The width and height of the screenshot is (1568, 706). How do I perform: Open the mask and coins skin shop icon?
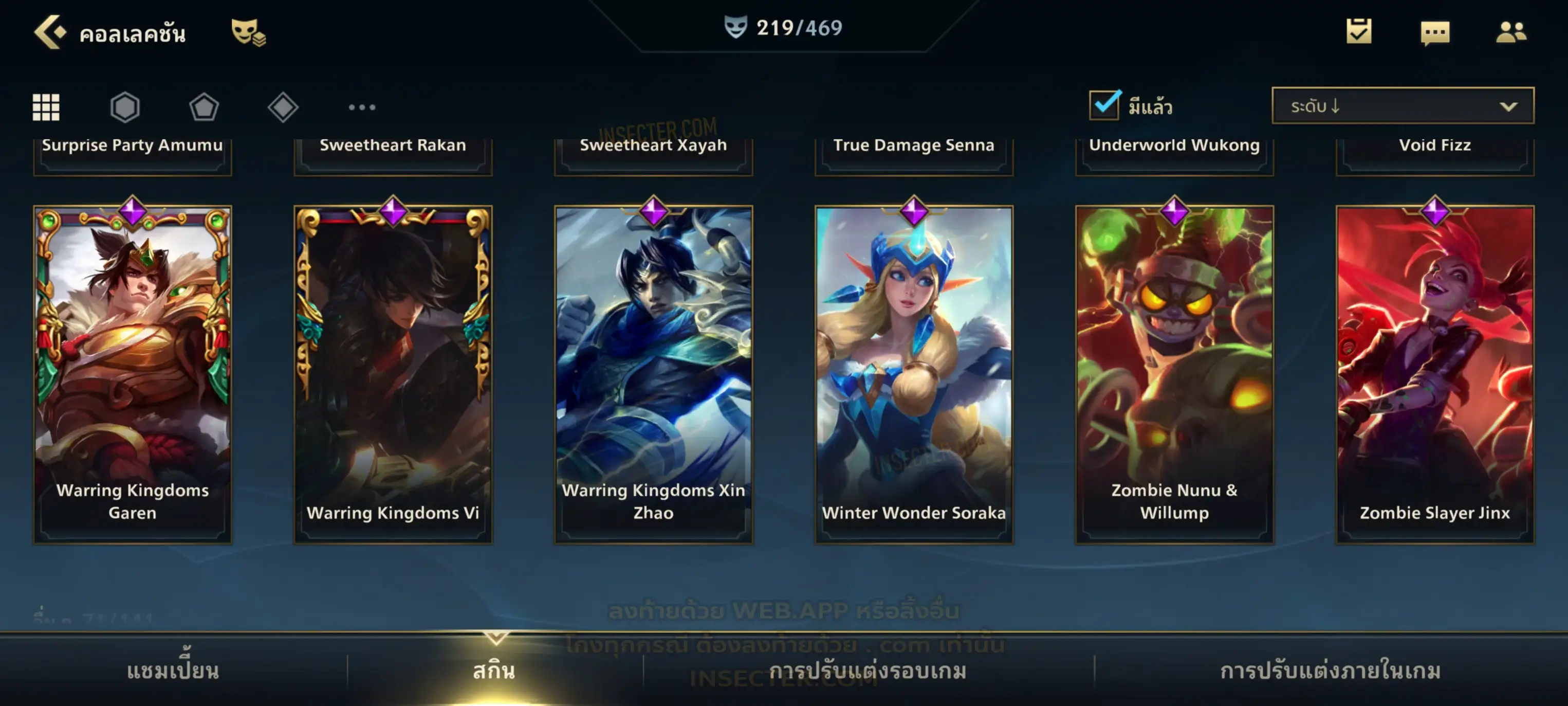point(248,32)
